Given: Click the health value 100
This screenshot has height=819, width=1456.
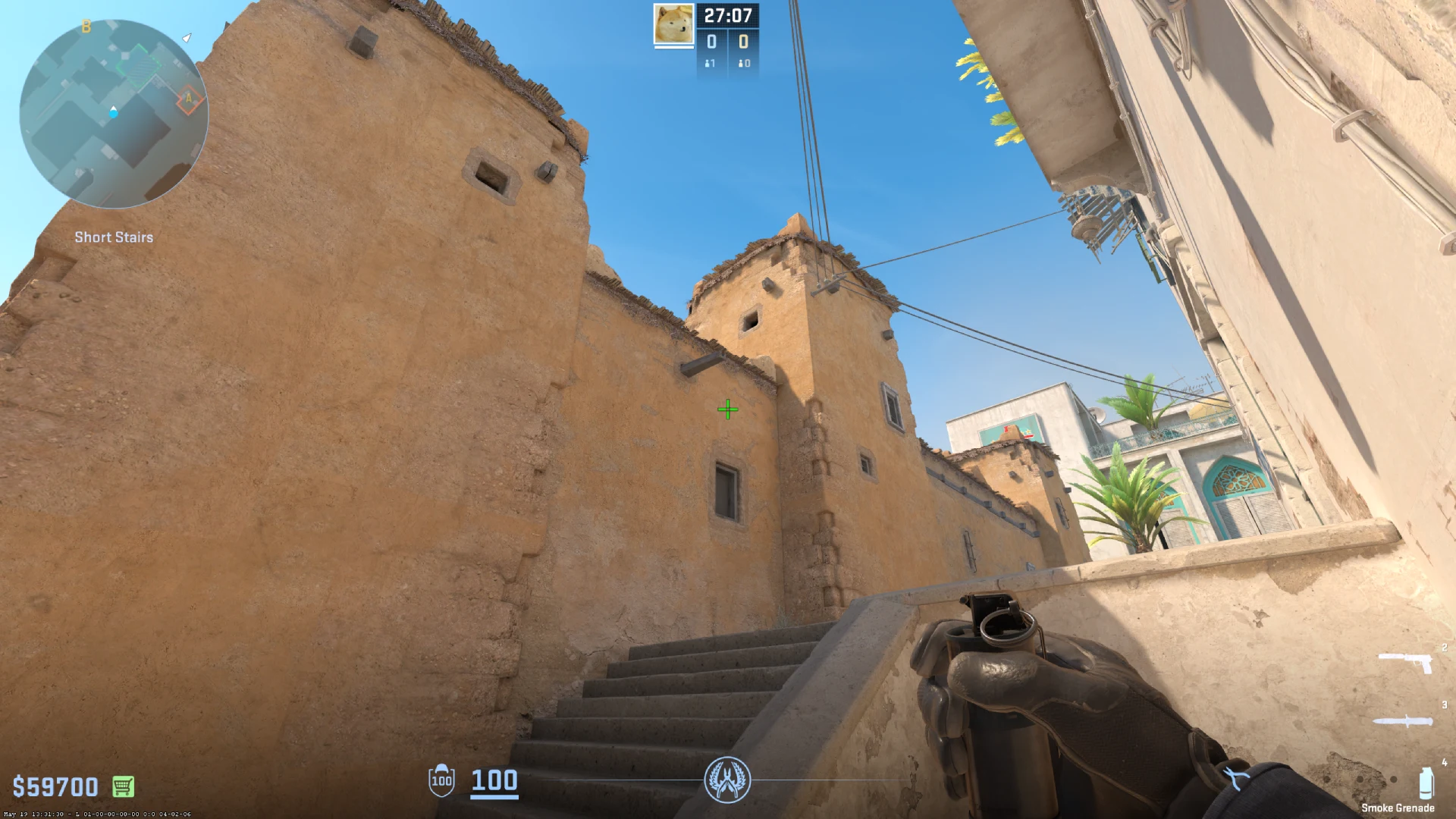Looking at the screenshot, I should click(x=493, y=781).
